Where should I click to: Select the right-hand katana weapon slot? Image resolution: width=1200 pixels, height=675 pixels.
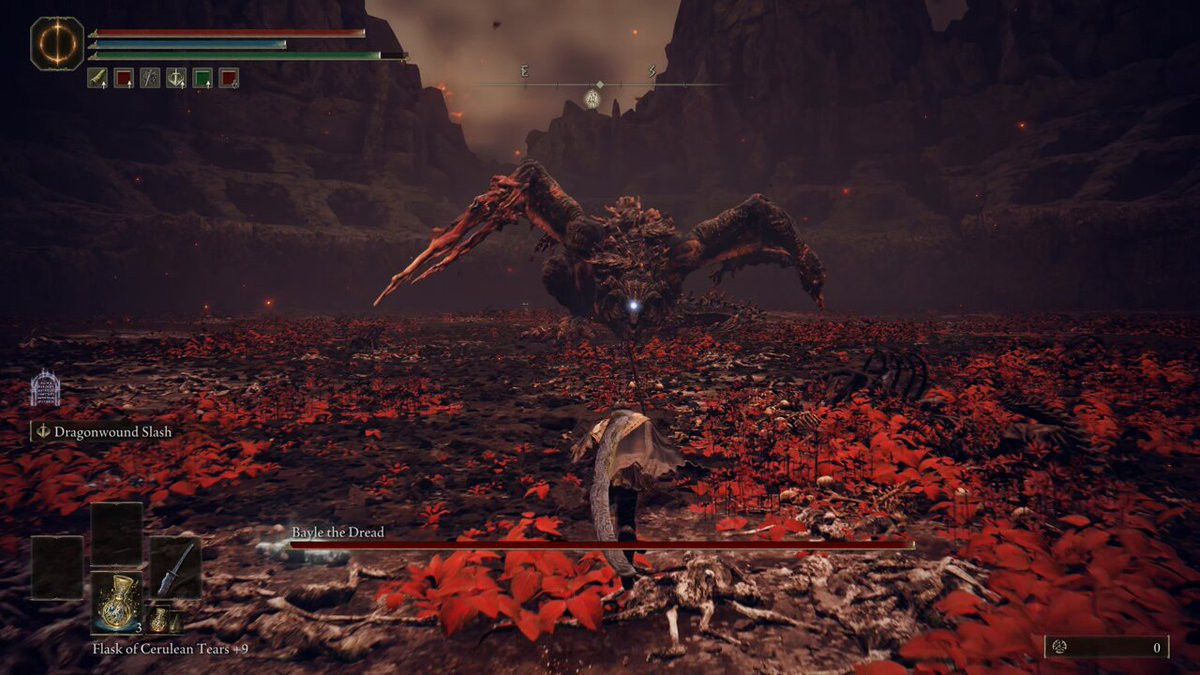tap(175, 568)
